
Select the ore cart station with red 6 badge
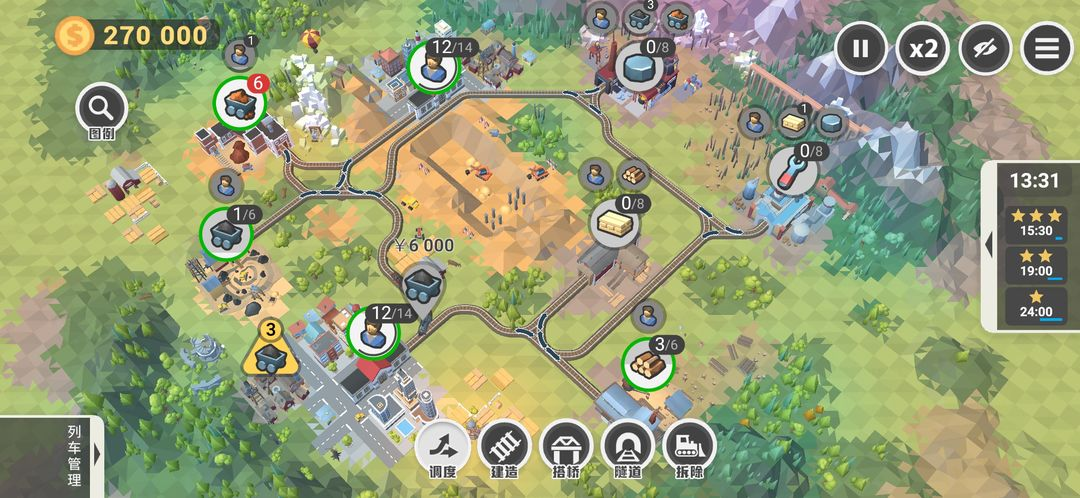(240, 102)
